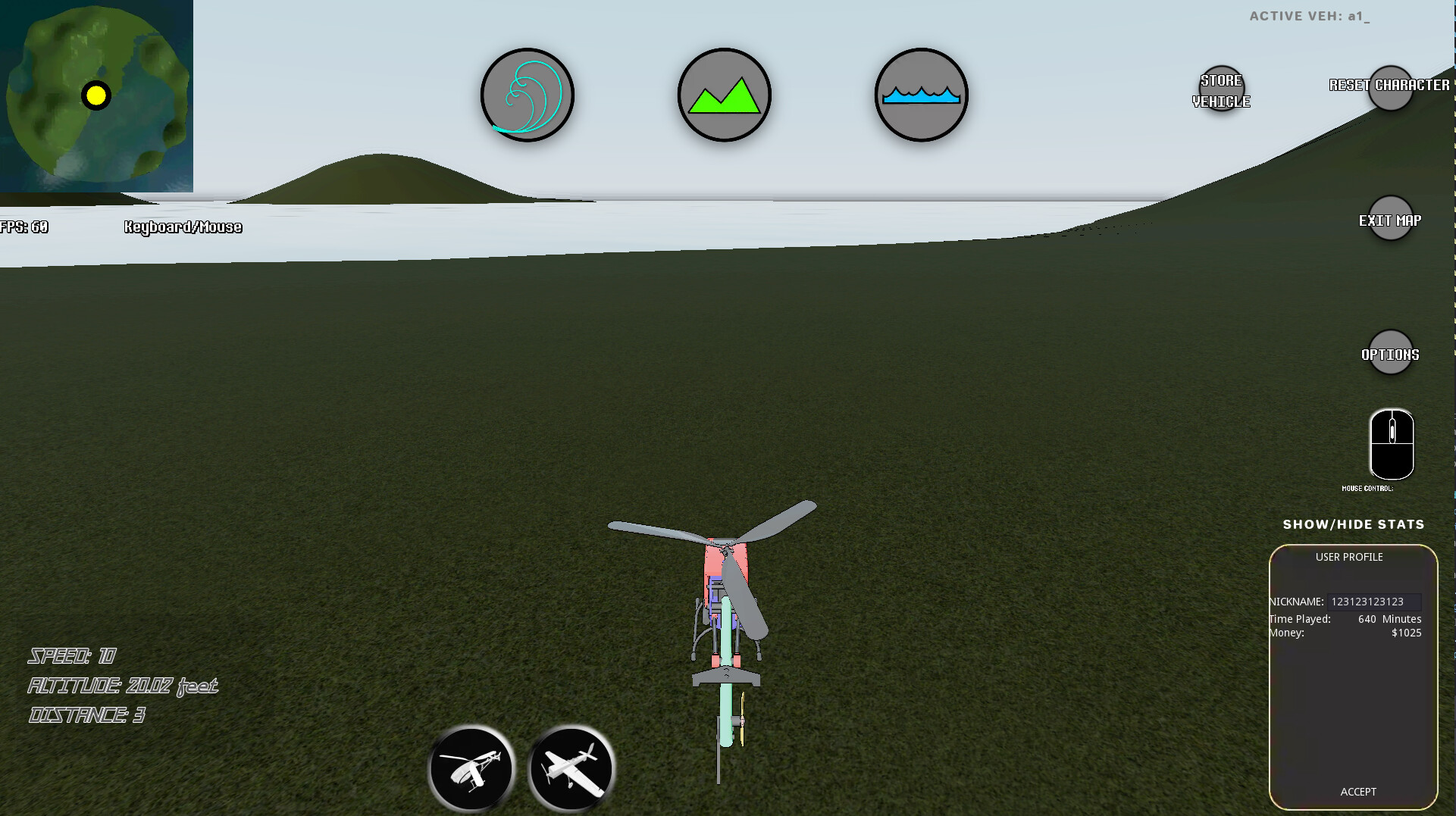The height and width of the screenshot is (816, 1456).
Task: Select the blue water level icon
Action: [921, 94]
